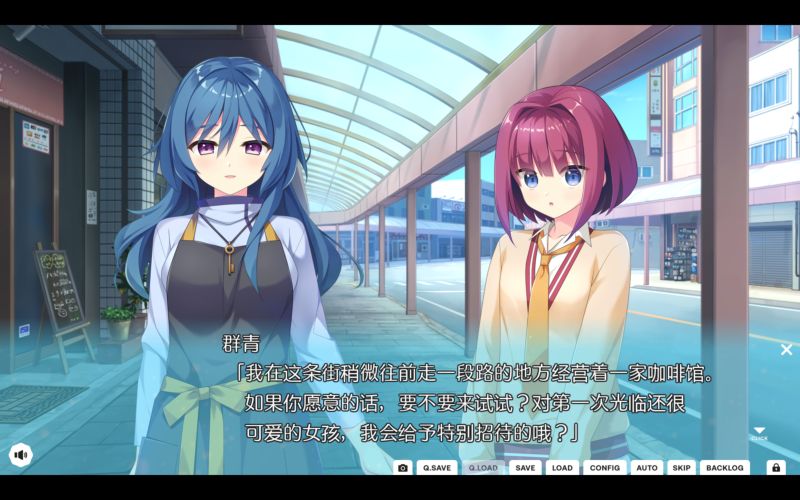
Task: Hide the dialogue window with the X
Action: [x=786, y=349]
